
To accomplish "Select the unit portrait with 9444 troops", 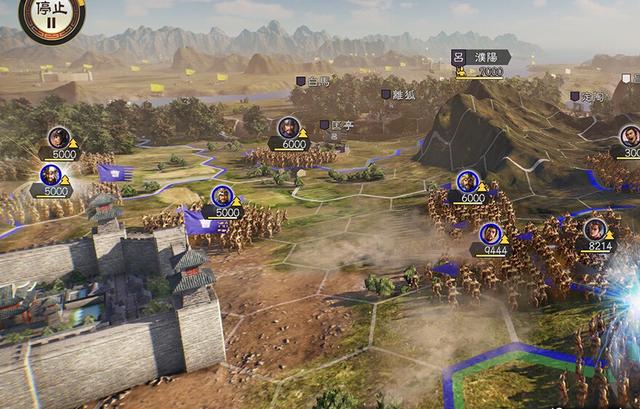I will [490, 235].
